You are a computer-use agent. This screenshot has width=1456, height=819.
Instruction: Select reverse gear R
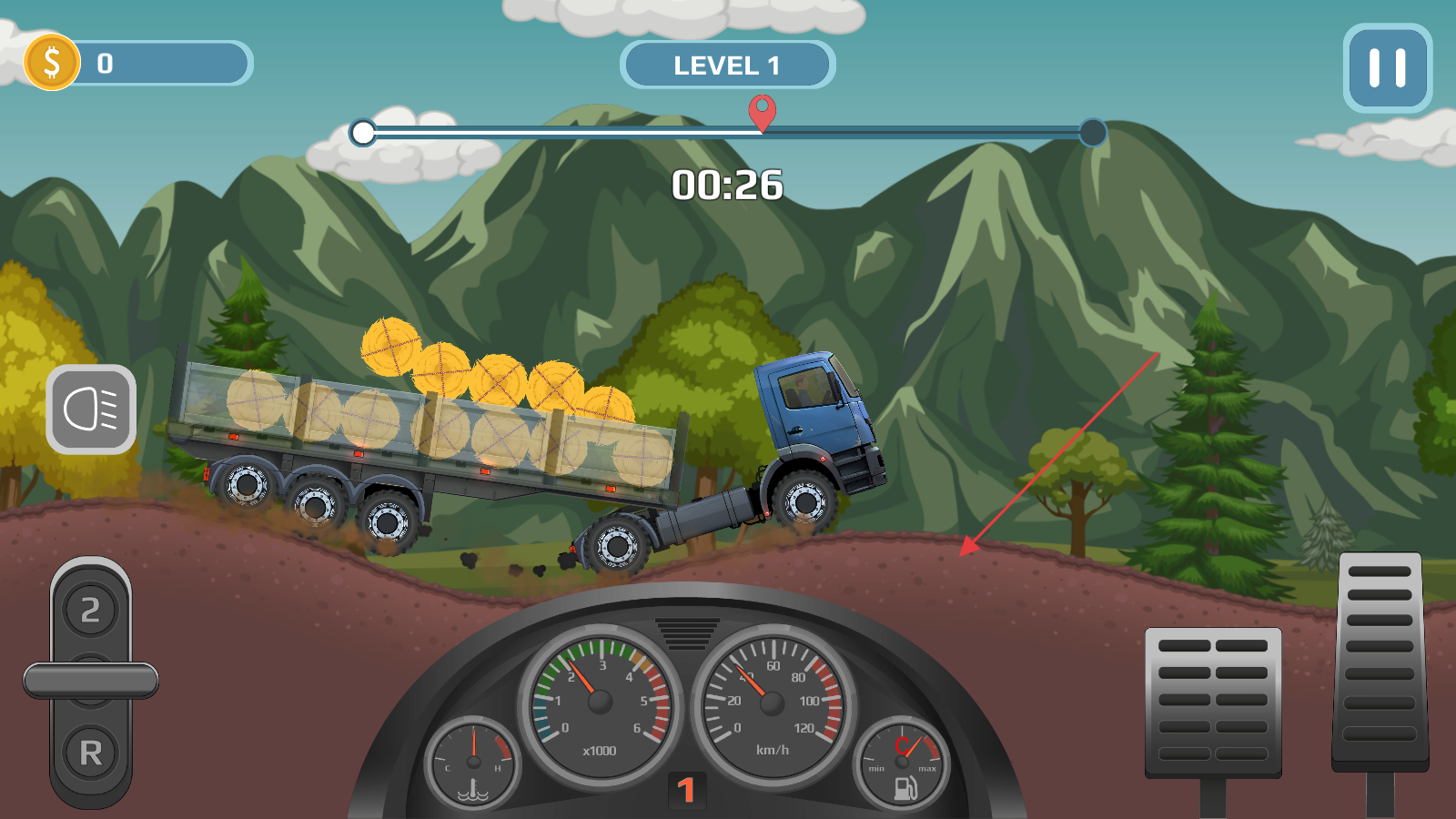90,753
